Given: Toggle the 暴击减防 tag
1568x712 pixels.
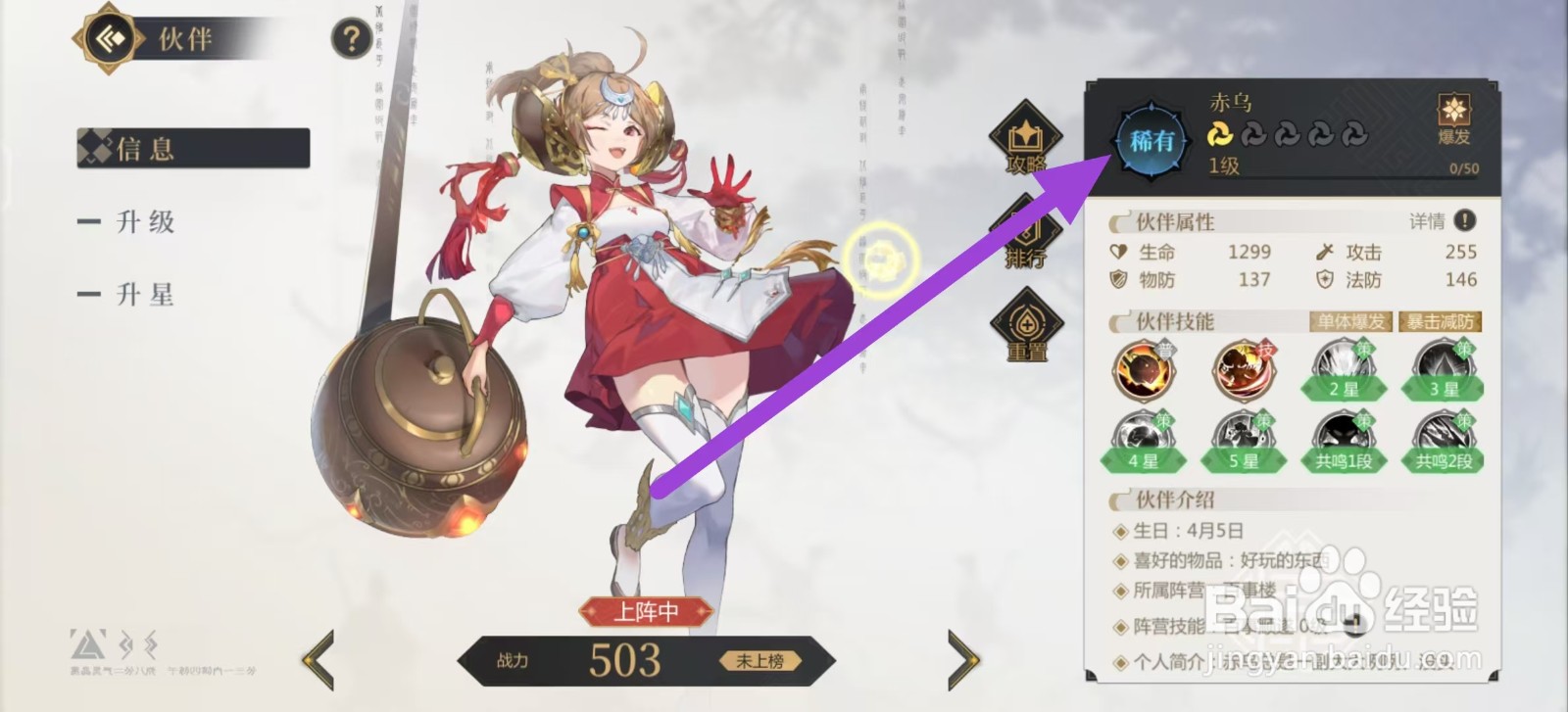Looking at the screenshot, I should coord(1440,321).
